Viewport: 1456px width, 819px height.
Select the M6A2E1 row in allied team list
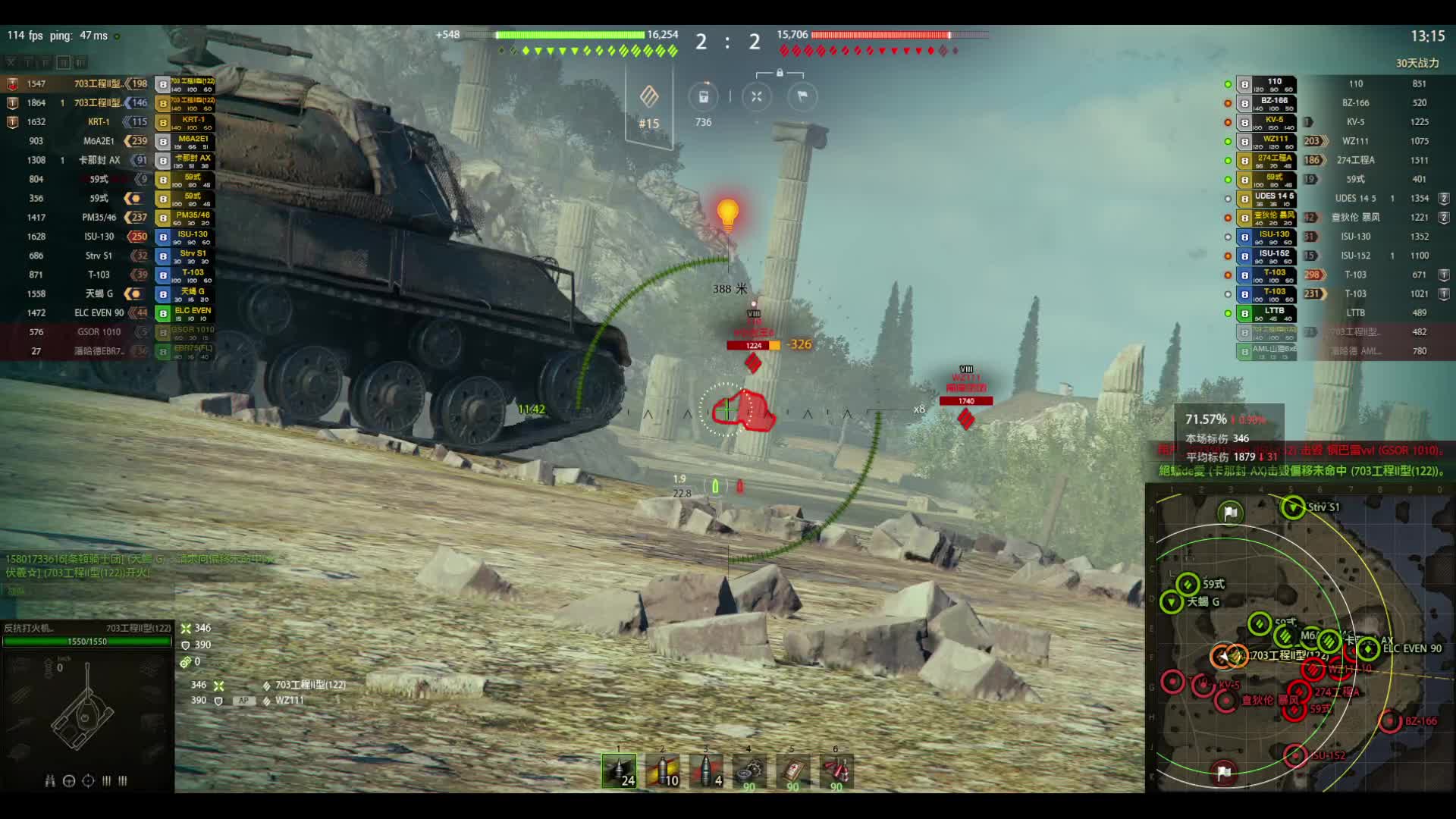tap(99, 141)
